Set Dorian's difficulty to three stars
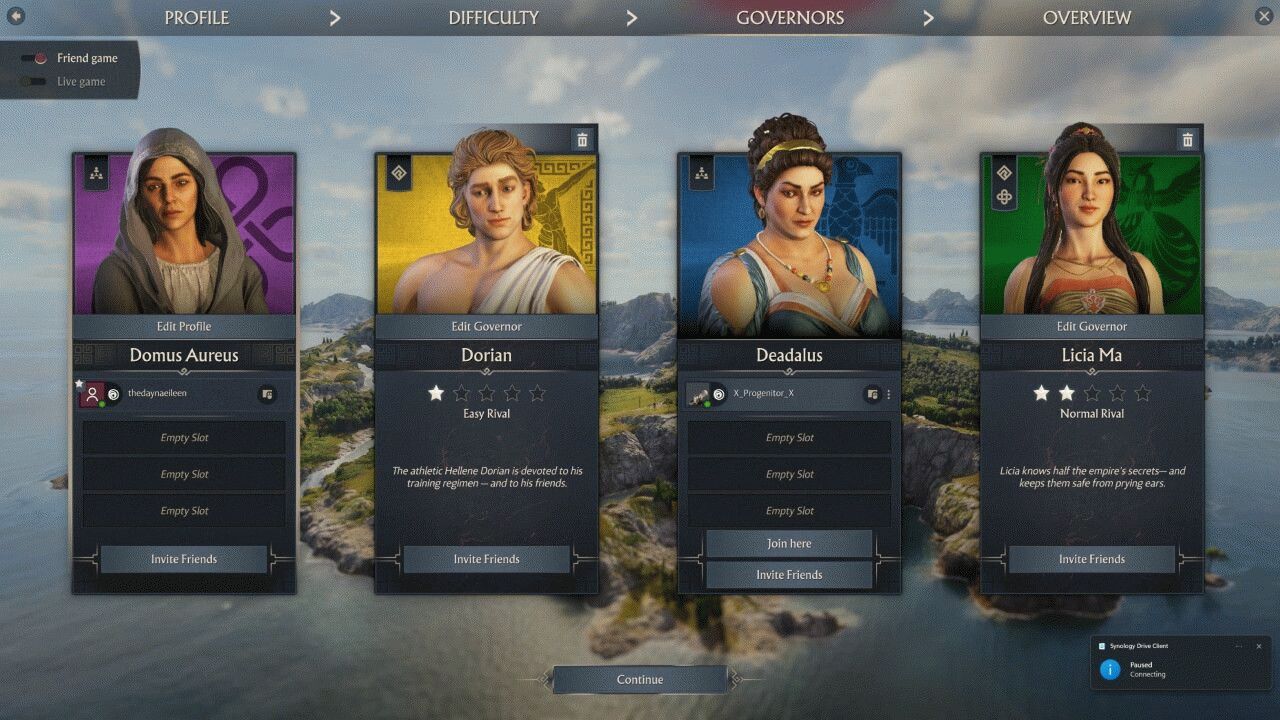1280x720 pixels. point(486,393)
